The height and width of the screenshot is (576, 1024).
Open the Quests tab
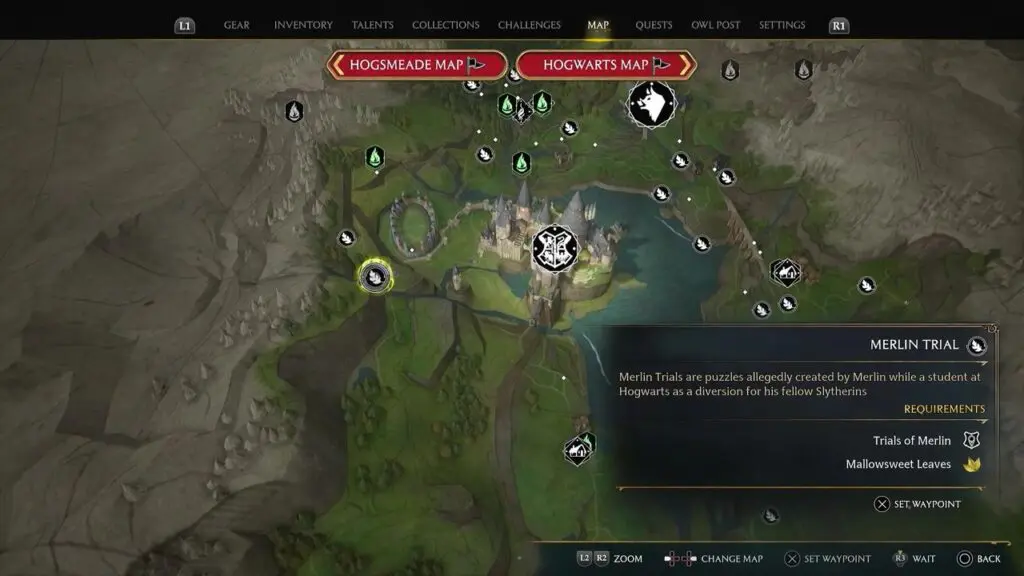click(654, 25)
